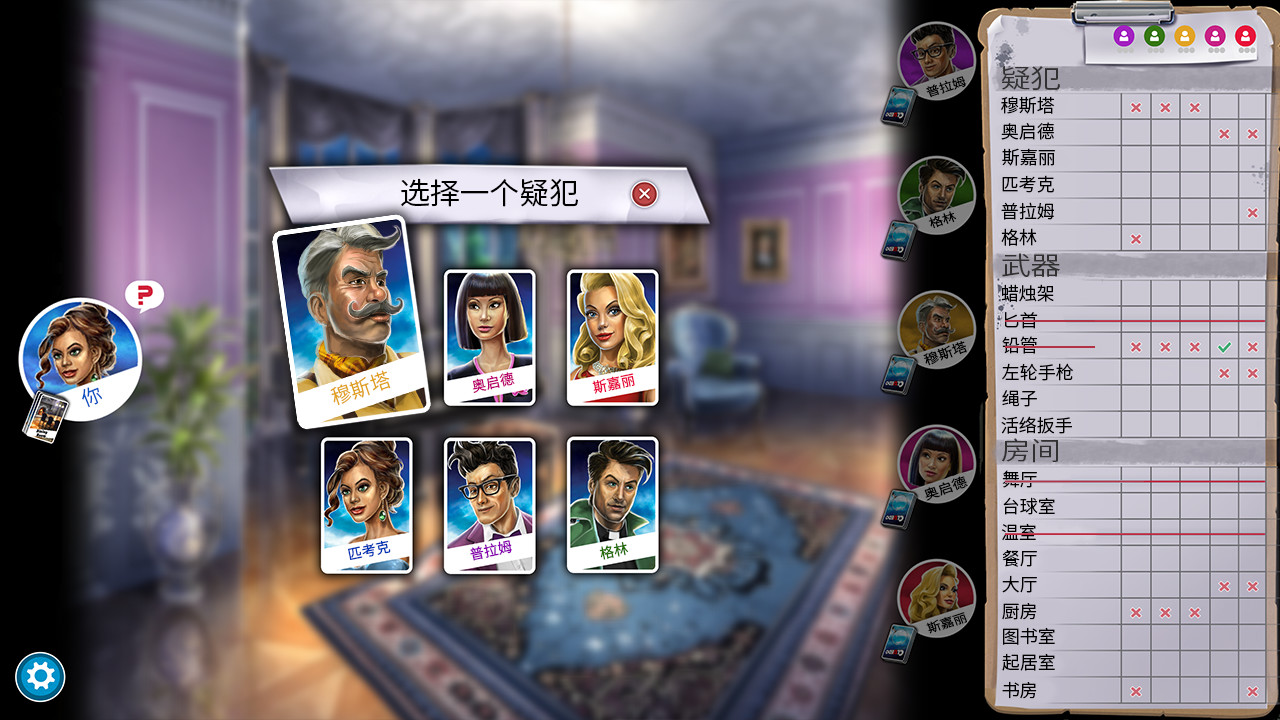Close the 选择一个疑犯 dialog
The height and width of the screenshot is (720, 1280).
tap(646, 195)
